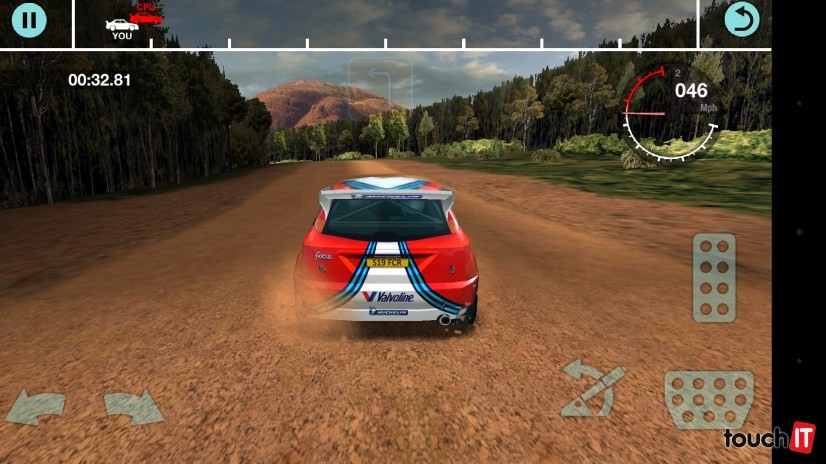
Task: Tap the circular reset car arrow button
Action: [x=742, y=19]
